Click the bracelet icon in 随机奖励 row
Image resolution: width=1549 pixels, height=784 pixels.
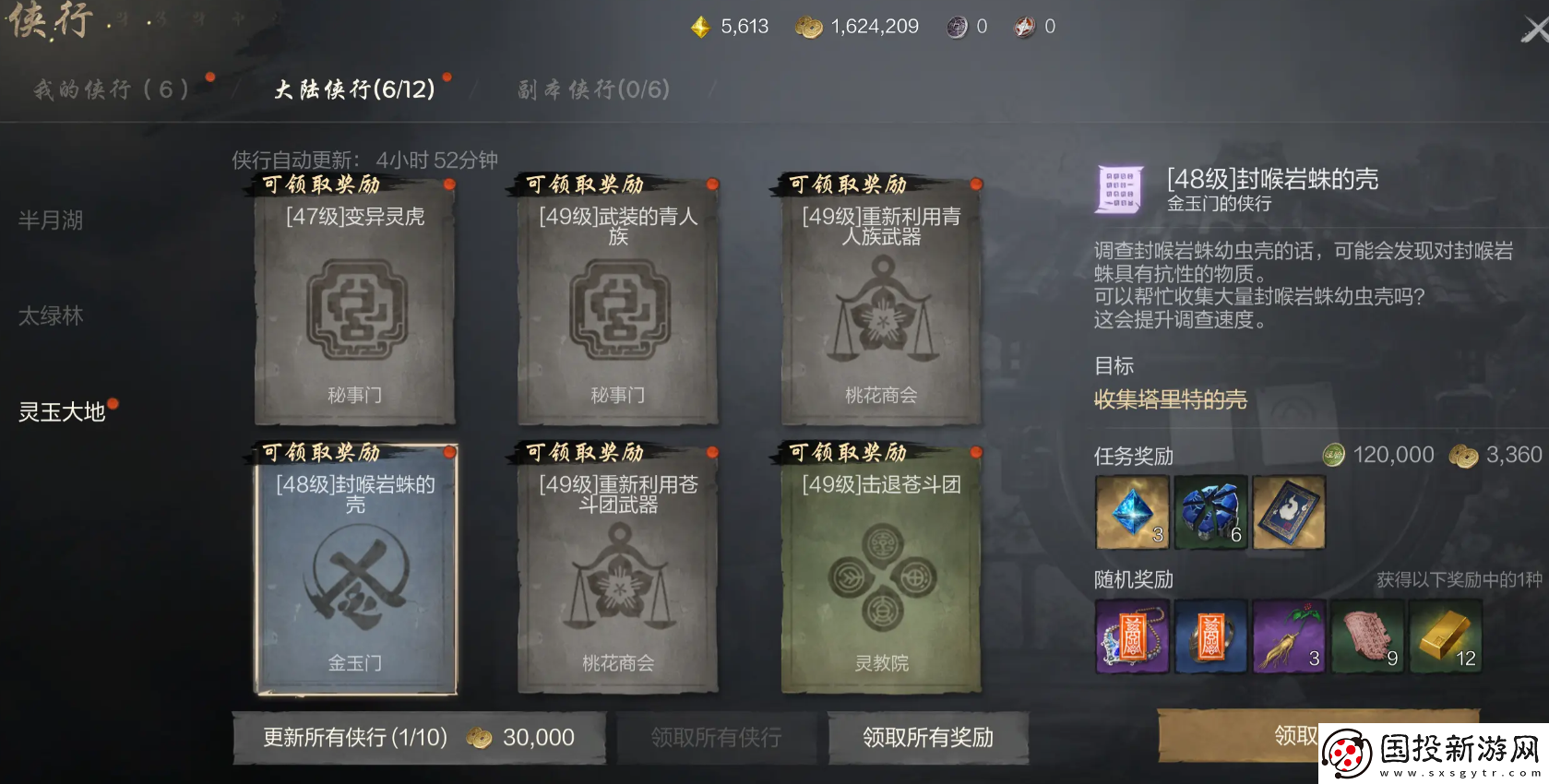pyautogui.click(x=1210, y=636)
